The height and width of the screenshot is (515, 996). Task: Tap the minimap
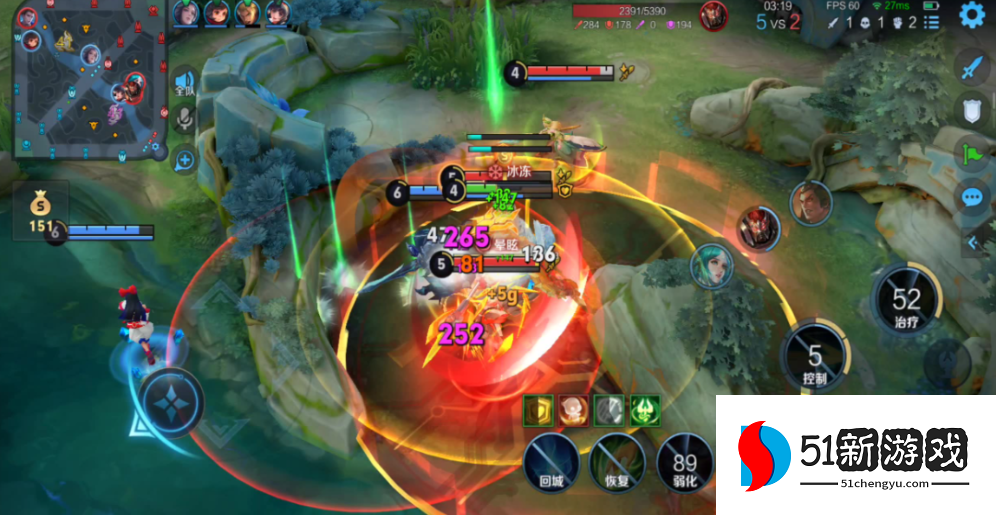pos(90,80)
